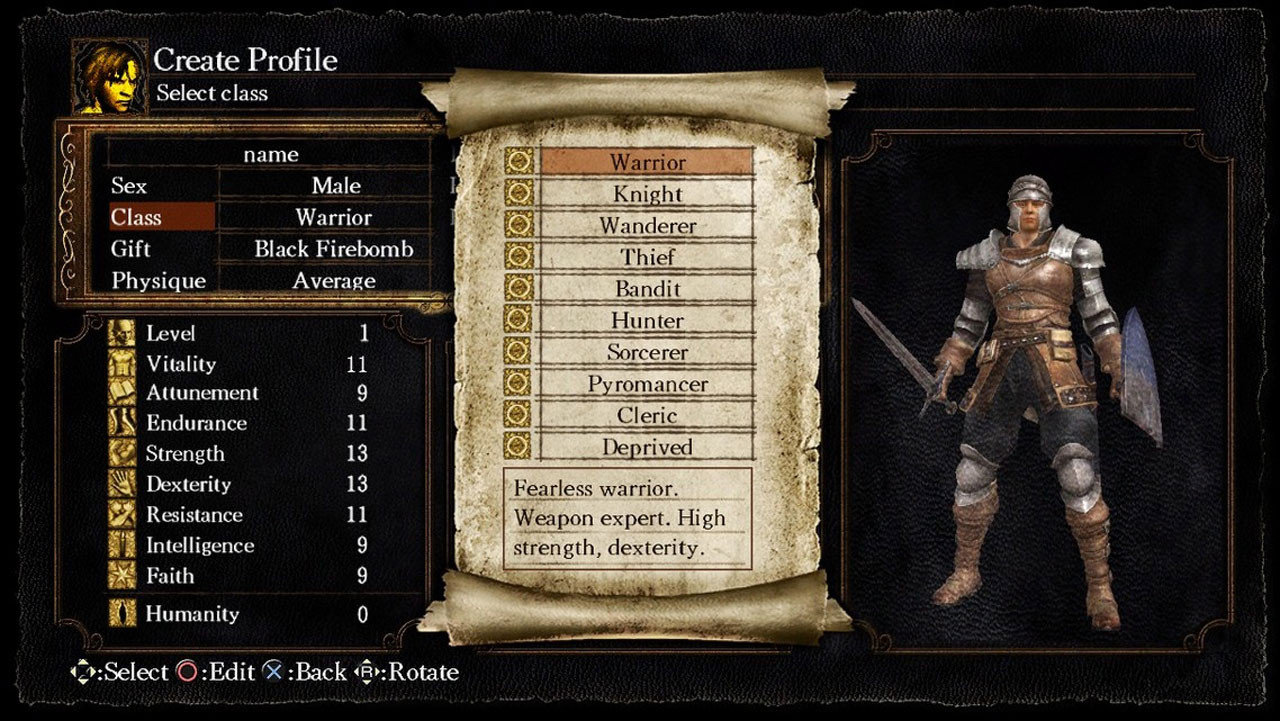Click the character face portrait
1280x721 pixels.
pos(109,77)
